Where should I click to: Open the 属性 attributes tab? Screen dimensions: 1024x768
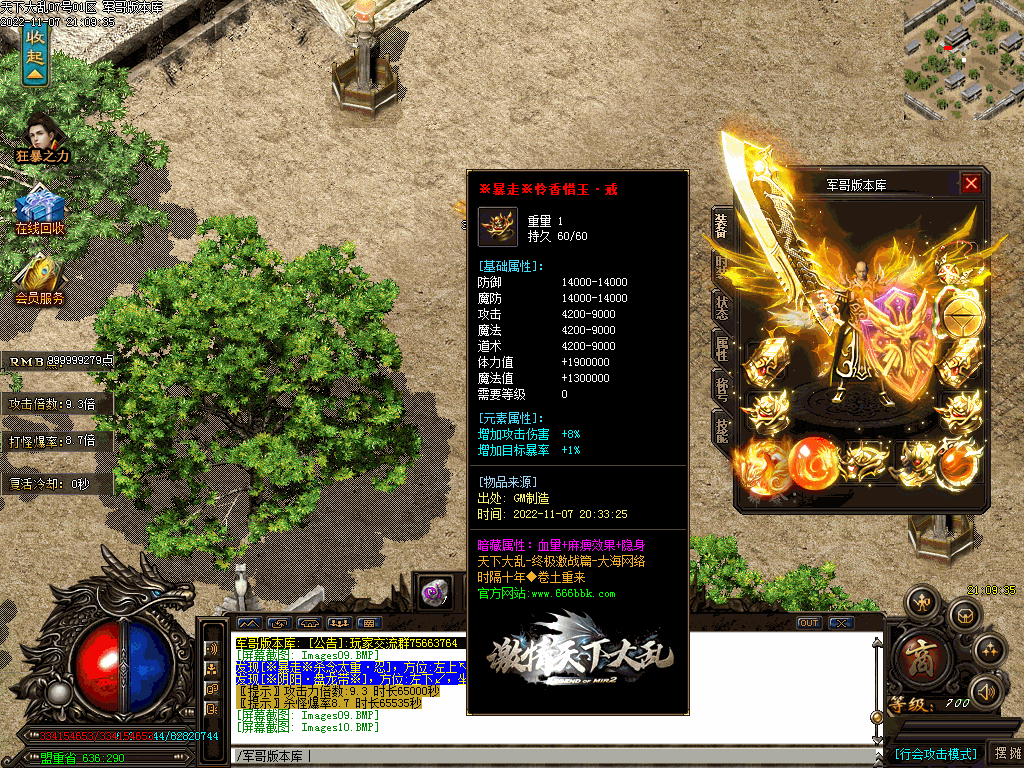click(720, 348)
